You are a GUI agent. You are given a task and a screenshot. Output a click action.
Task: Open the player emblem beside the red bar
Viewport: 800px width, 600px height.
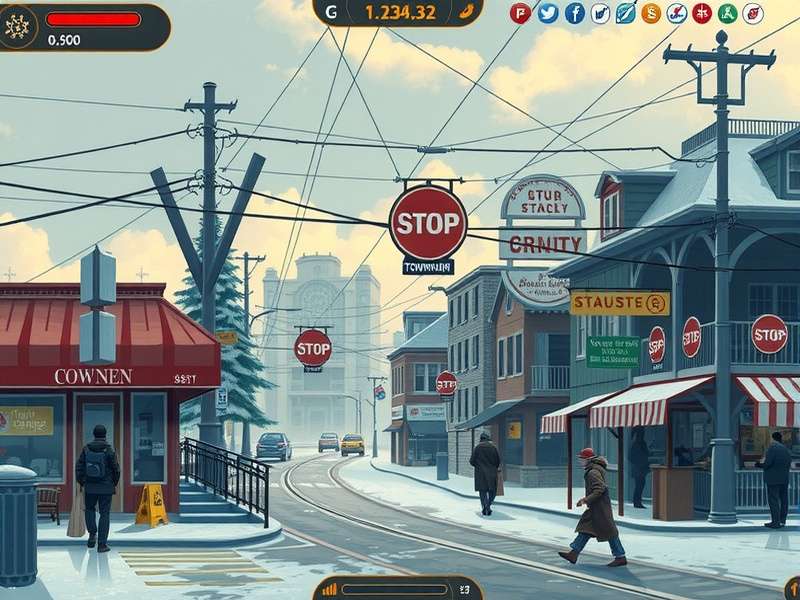[20, 26]
